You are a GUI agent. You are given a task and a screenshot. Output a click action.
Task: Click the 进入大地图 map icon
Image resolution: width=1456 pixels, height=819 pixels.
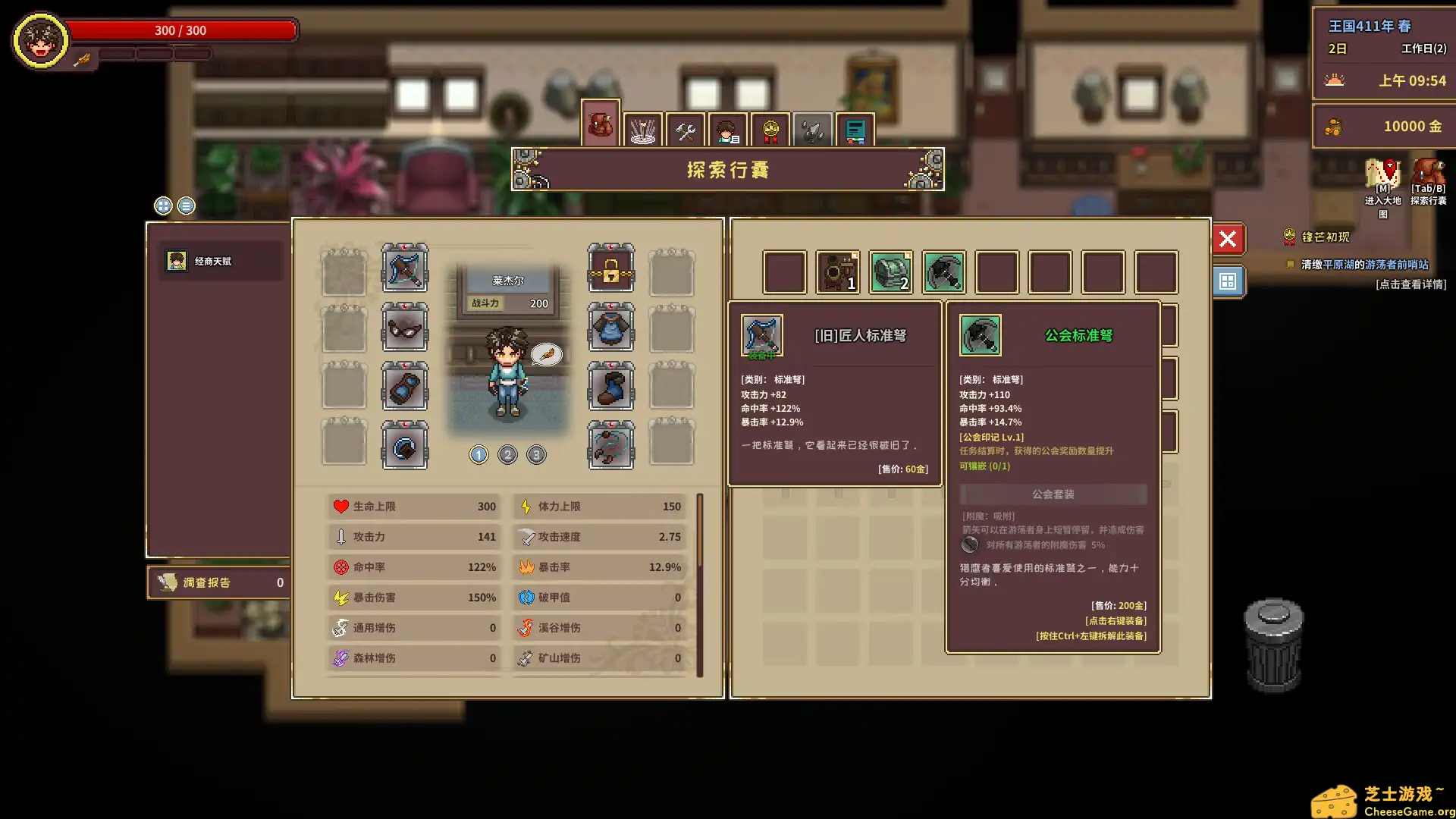click(x=1382, y=172)
